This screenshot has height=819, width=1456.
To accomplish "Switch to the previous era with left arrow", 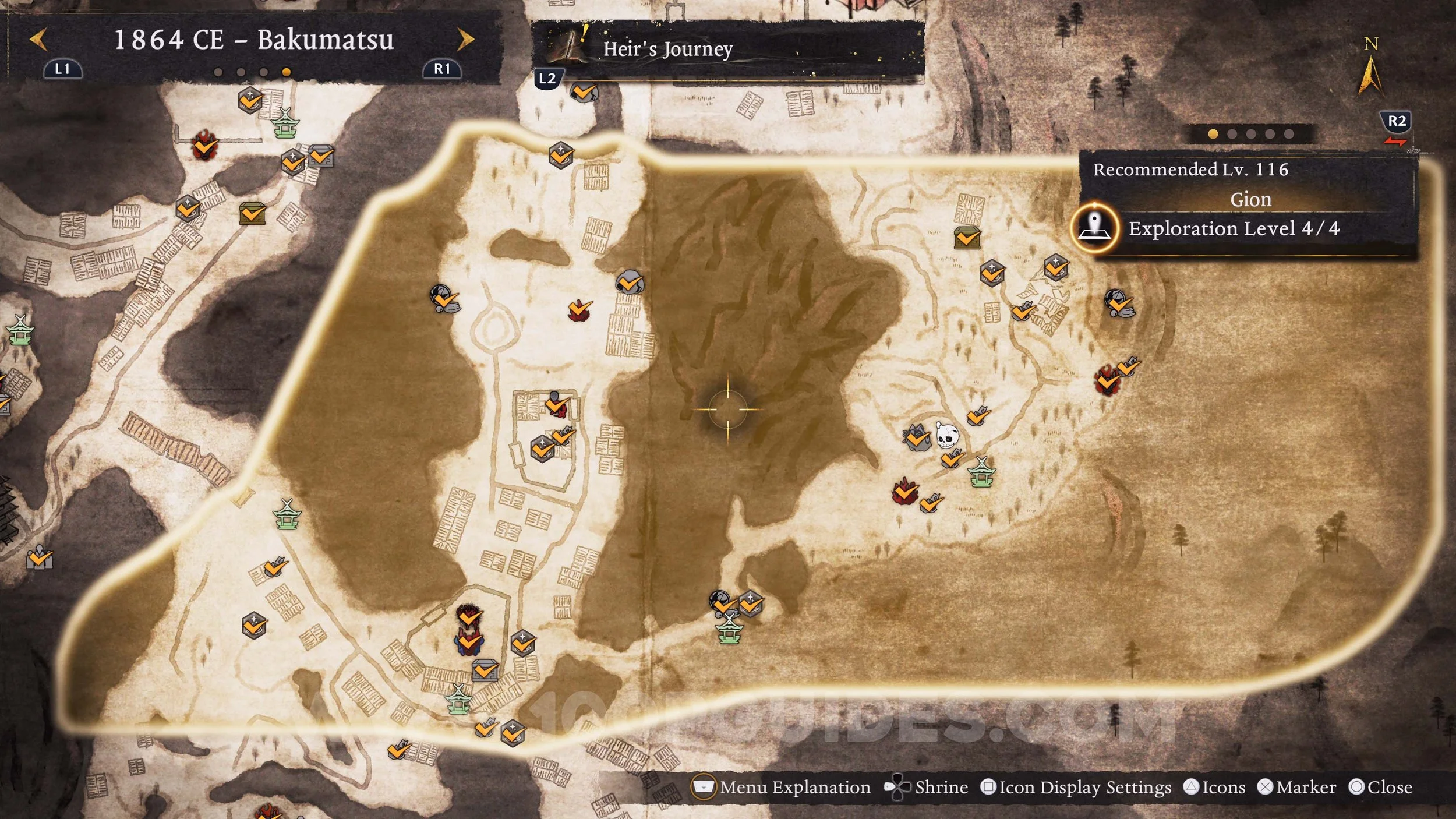I will pyautogui.click(x=38, y=40).
